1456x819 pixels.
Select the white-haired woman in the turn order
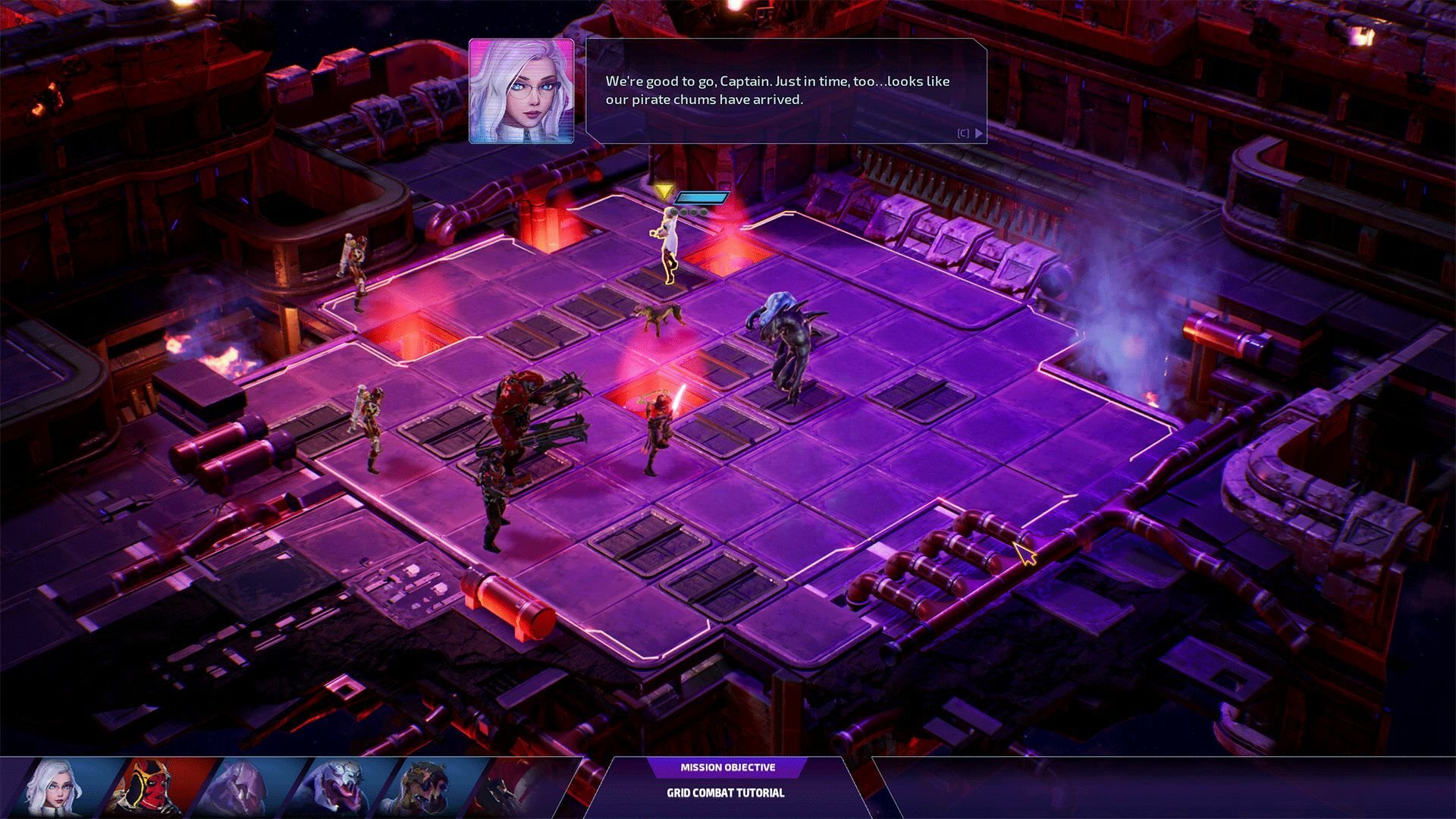pyautogui.click(x=56, y=787)
